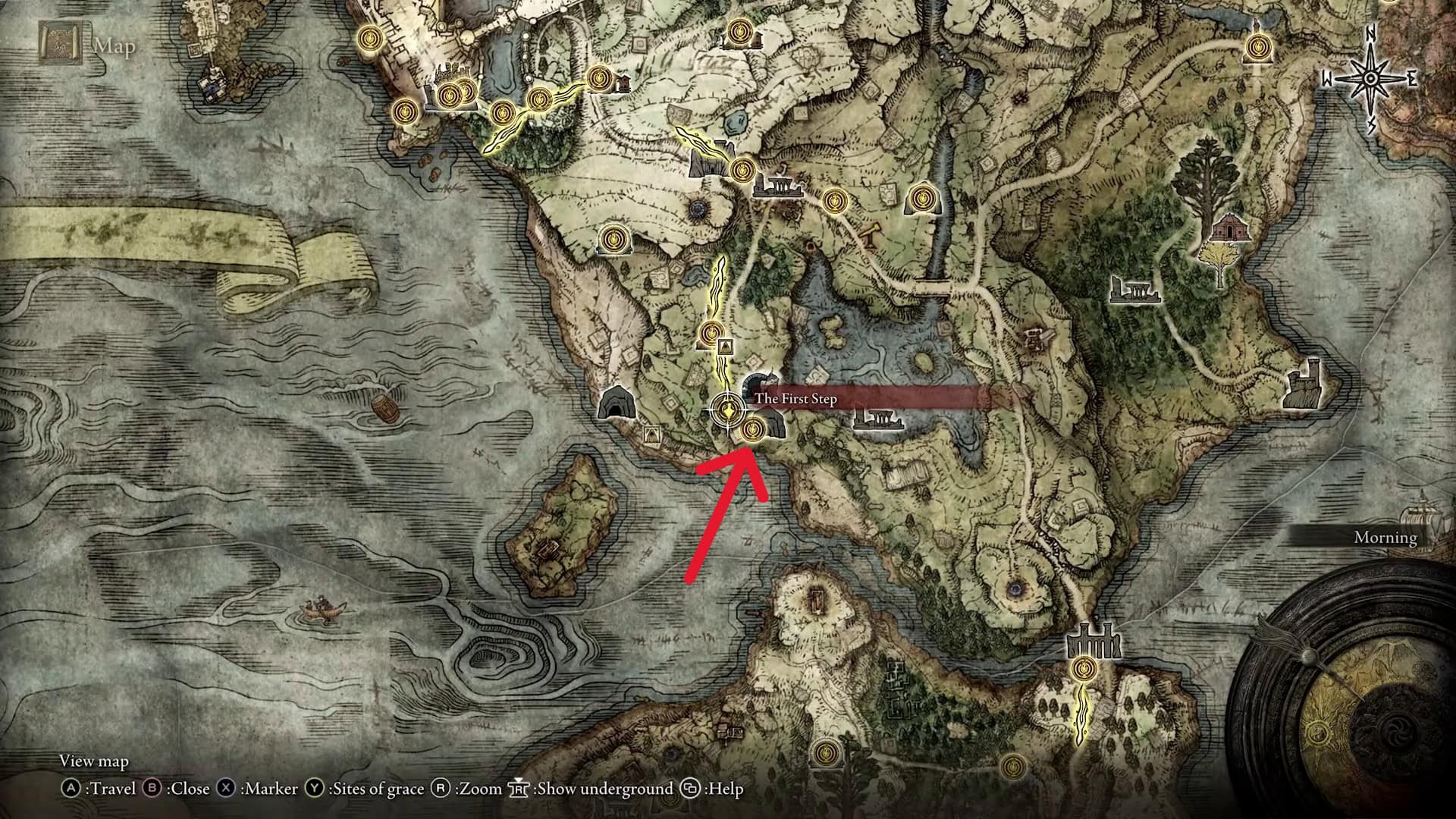
Task: Click the compass rose
Action: tap(1370, 78)
